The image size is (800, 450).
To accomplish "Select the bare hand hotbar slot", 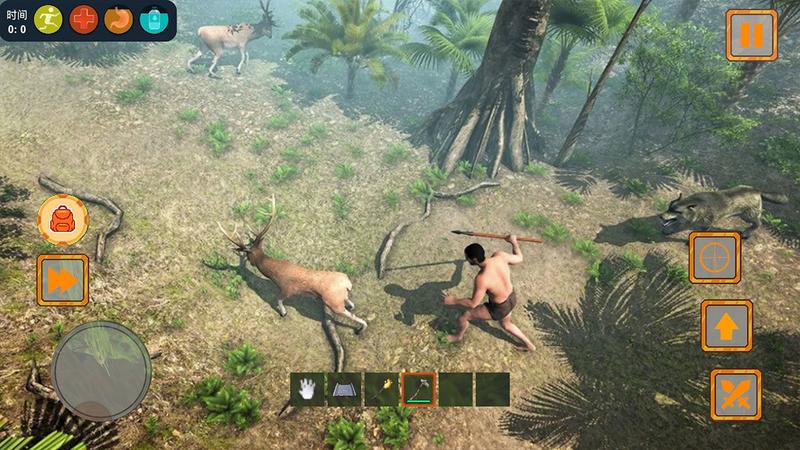I will 309,389.
